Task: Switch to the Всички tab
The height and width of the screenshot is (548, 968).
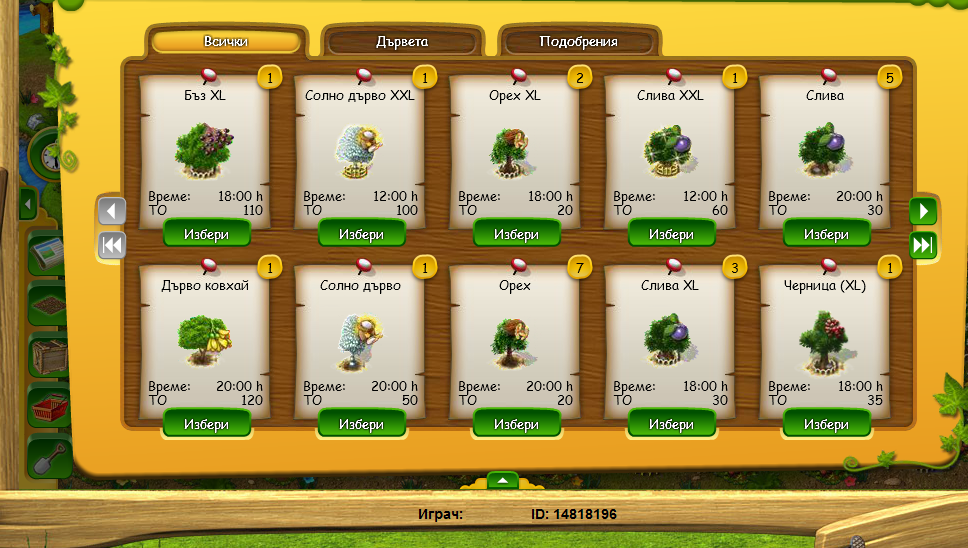Action: pos(226,42)
